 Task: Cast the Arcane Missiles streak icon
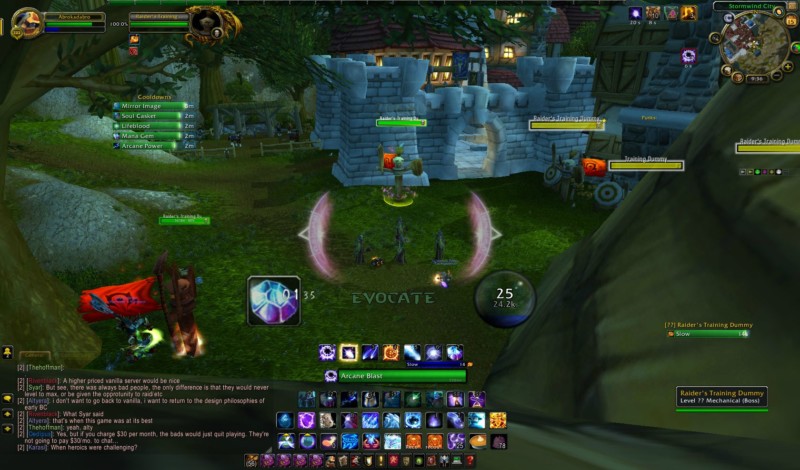point(370,352)
